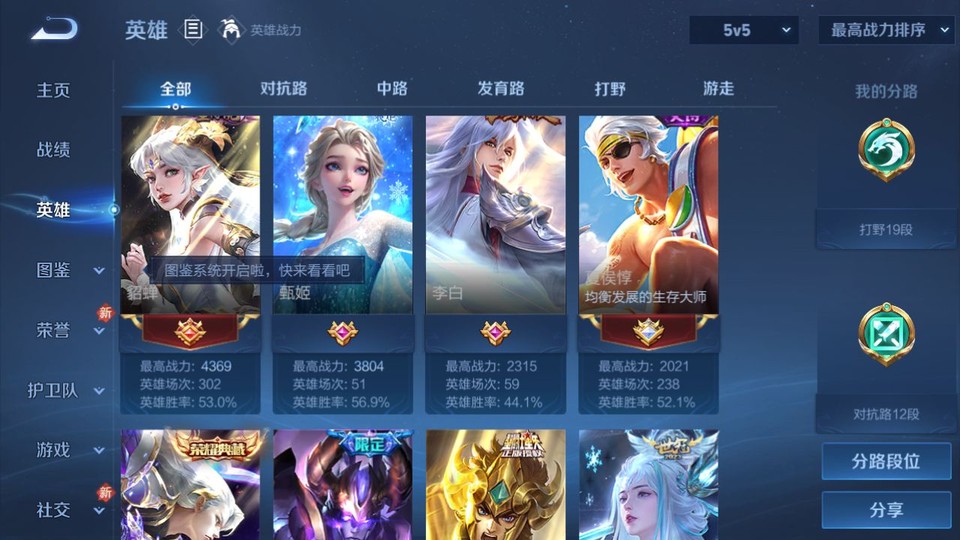Open the 5v5 mode dropdown
The height and width of the screenshot is (540, 960).
tap(744, 30)
